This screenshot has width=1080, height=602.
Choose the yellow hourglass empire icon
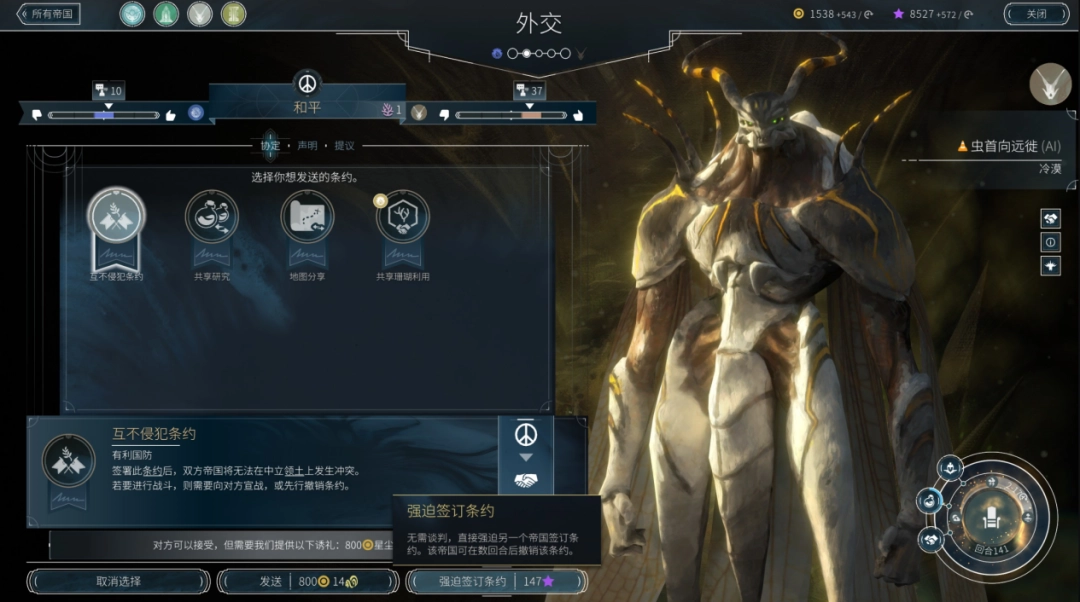(233, 14)
